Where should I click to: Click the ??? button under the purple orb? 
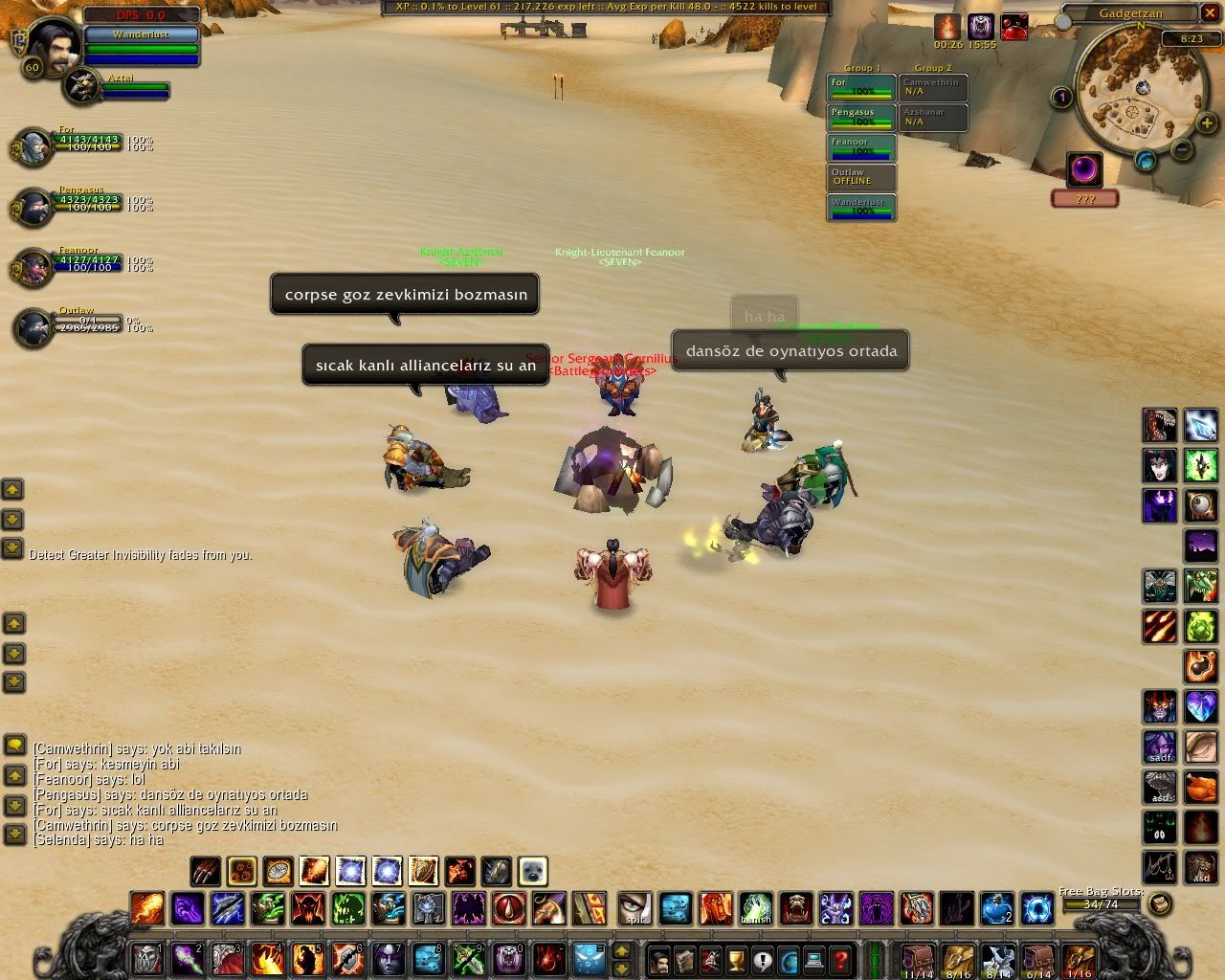click(x=1084, y=199)
